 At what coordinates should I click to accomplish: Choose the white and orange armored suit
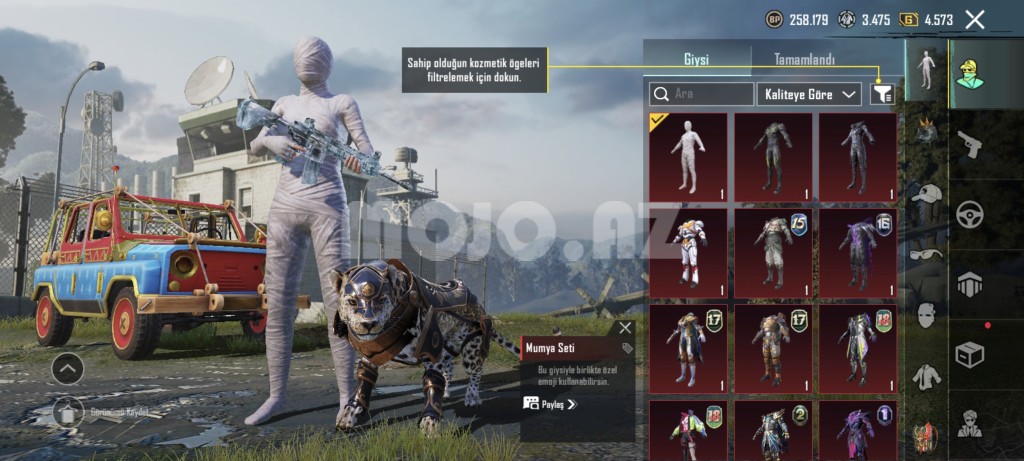pos(688,251)
